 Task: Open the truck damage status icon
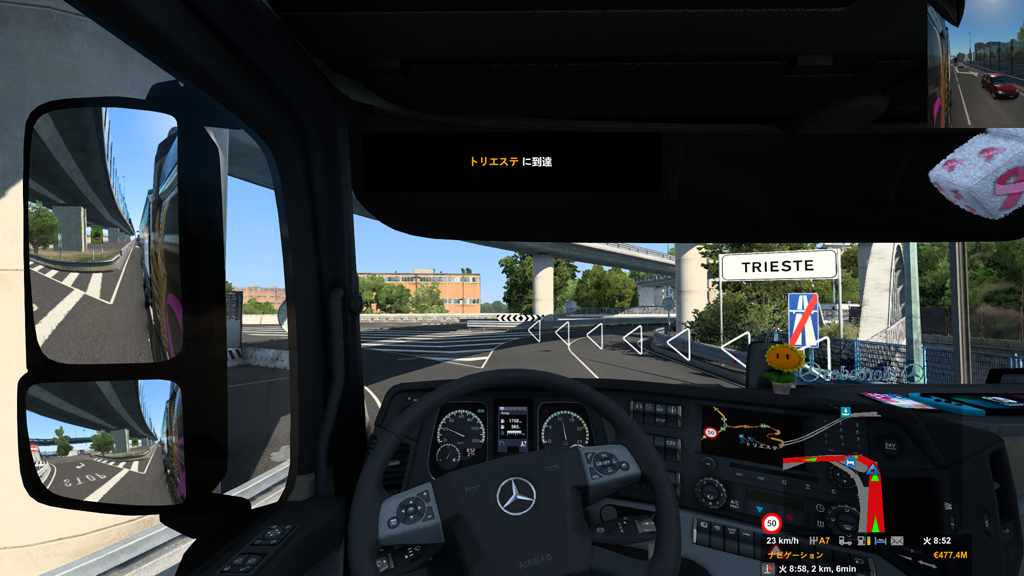pos(844,541)
